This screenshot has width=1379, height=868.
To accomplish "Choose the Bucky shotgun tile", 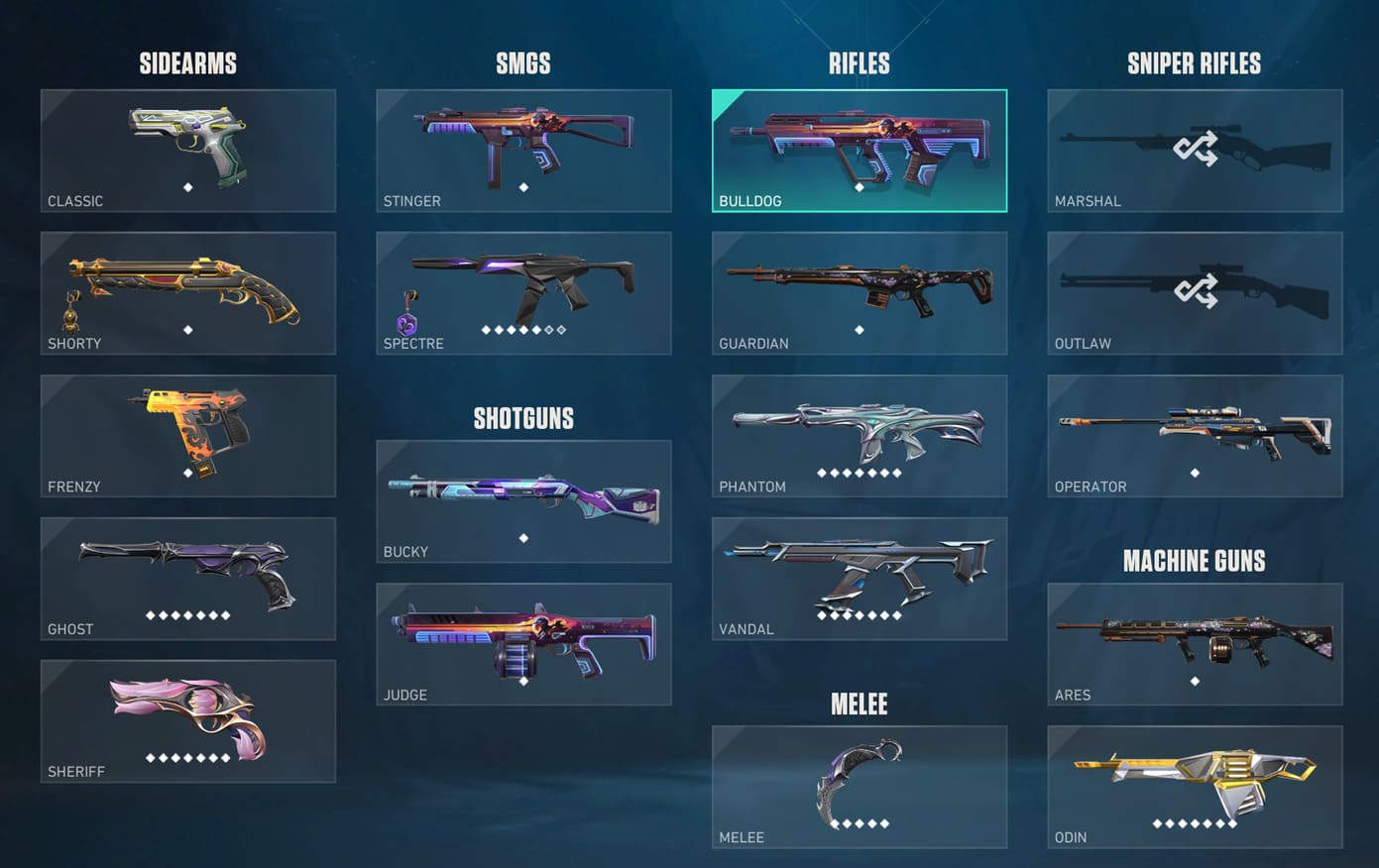I will pos(523,501).
